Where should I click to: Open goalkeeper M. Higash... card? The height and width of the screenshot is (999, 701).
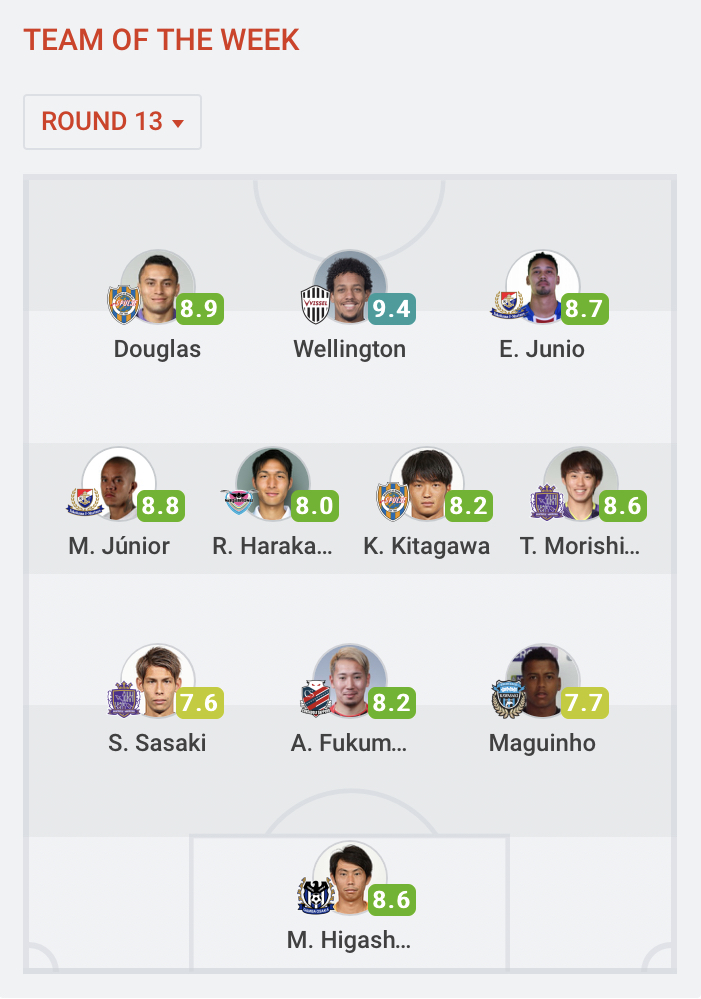(350, 879)
